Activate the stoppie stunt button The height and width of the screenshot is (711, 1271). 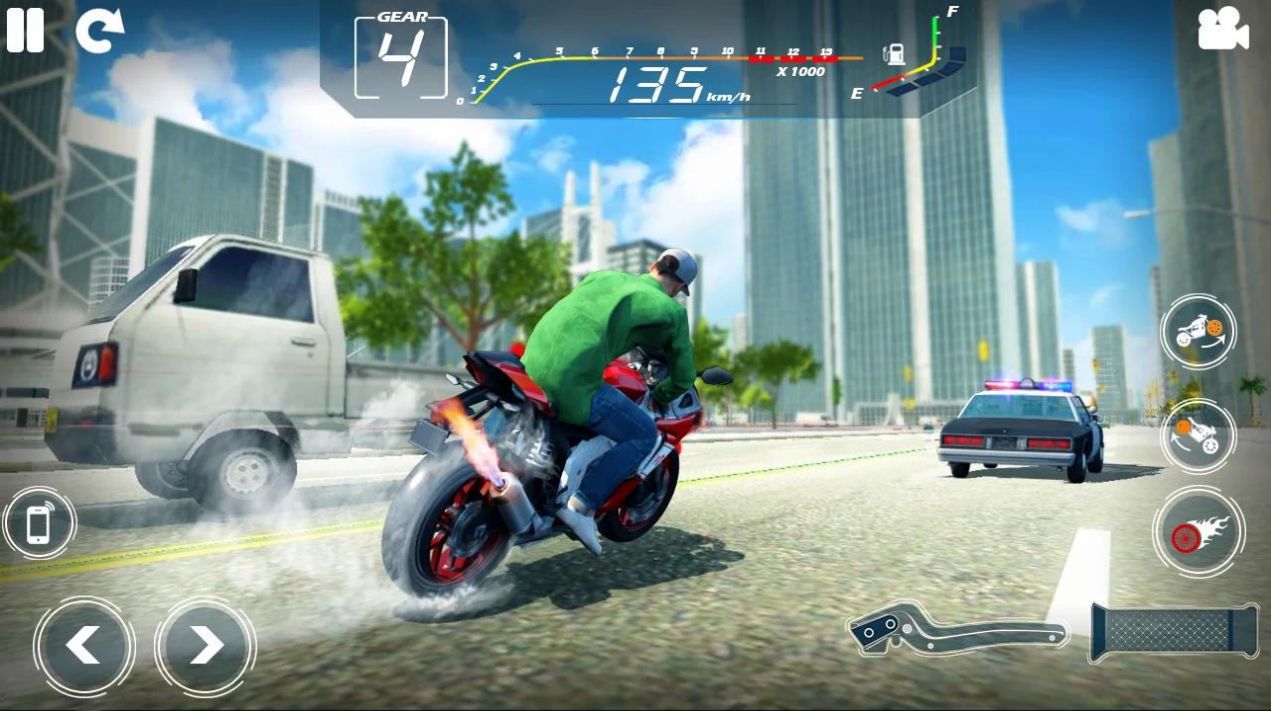[x=1197, y=435]
